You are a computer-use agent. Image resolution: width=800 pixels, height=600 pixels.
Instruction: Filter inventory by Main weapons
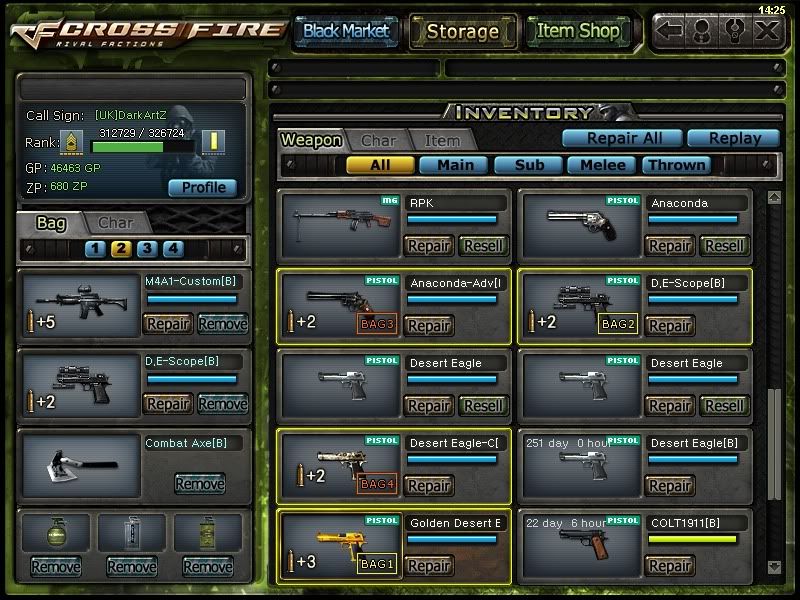[x=454, y=165]
